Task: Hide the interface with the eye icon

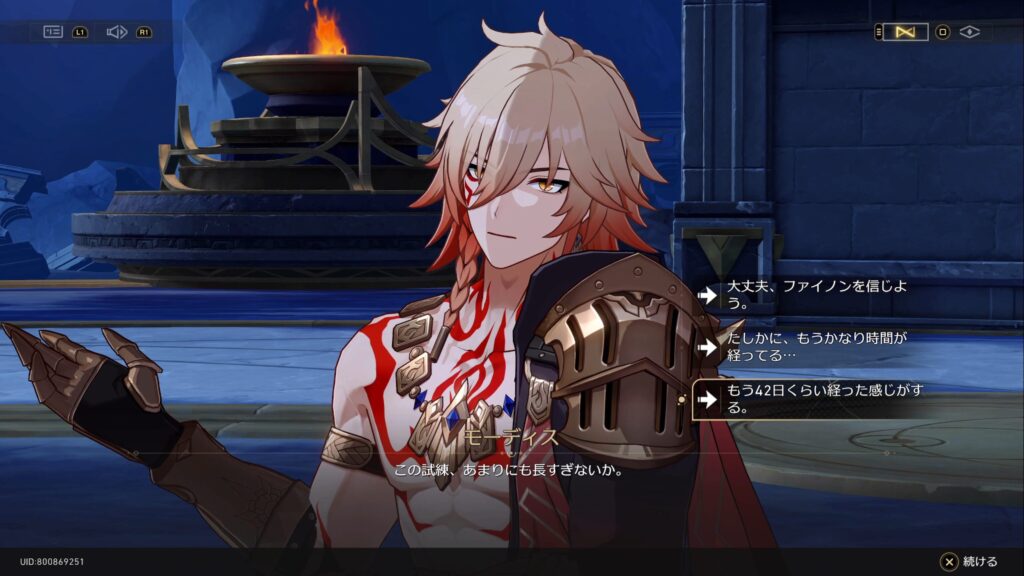Action: [x=969, y=32]
